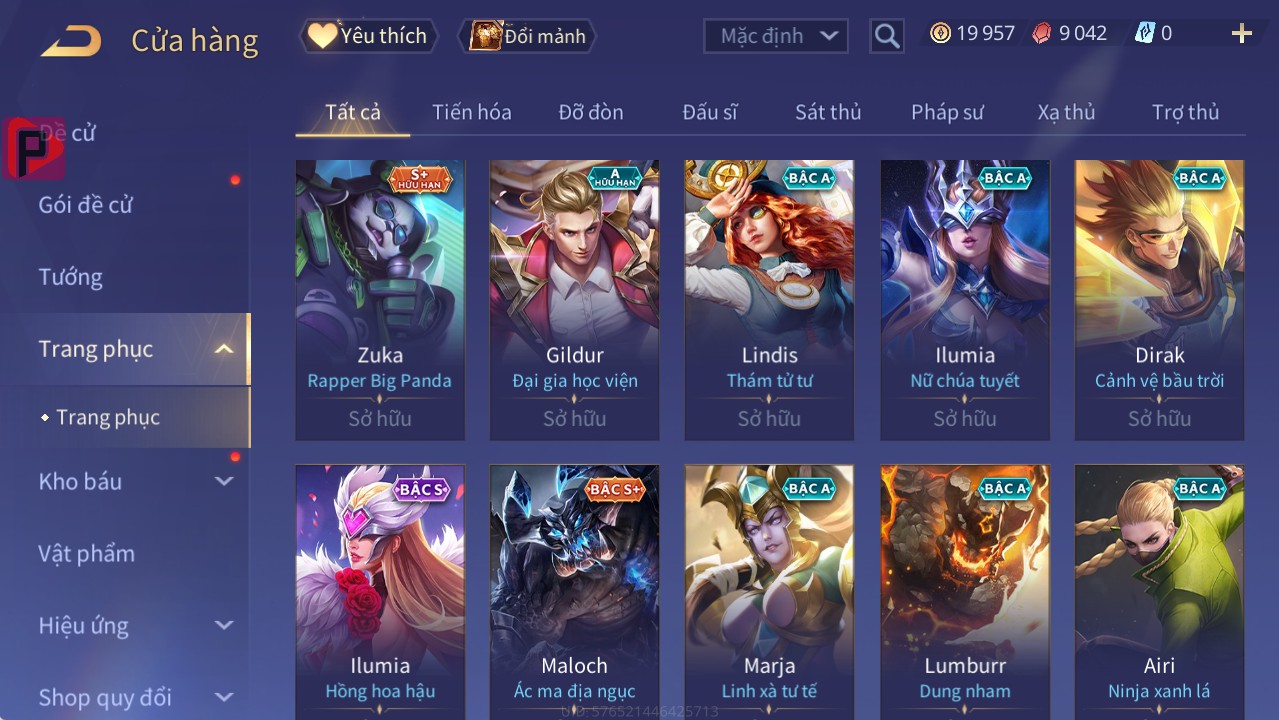Switch to the Tiến hóa tab
Screen dimensions: 1279x720
(471, 112)
